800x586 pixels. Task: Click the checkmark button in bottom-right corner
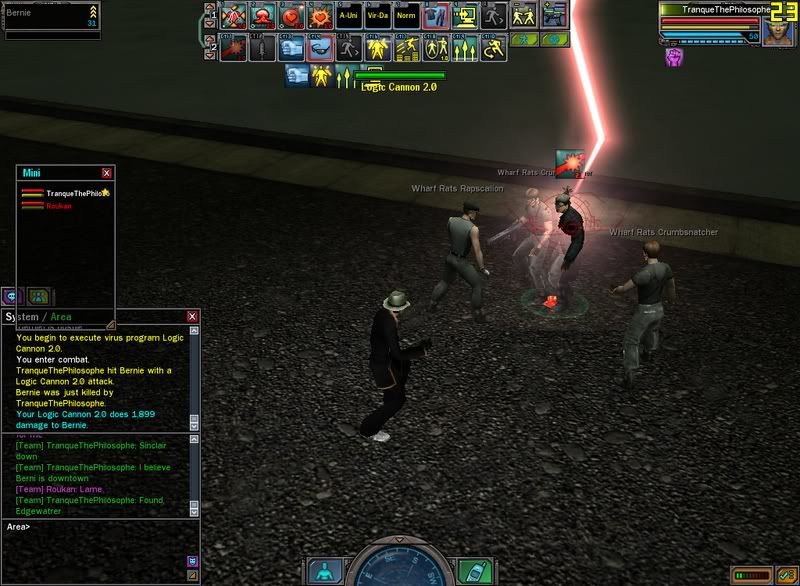785,575
